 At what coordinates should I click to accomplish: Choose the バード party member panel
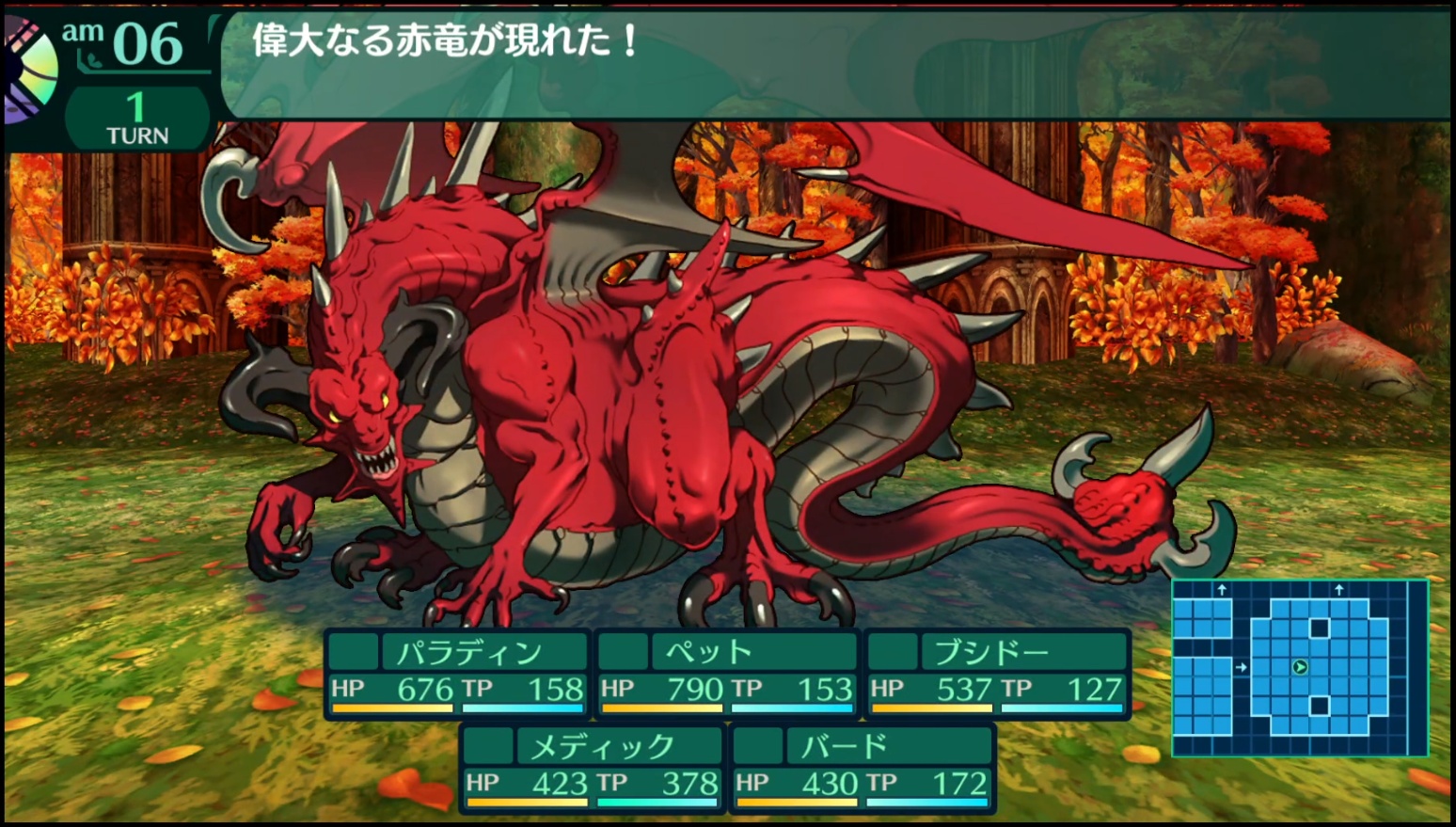click(x=862, y=768)
